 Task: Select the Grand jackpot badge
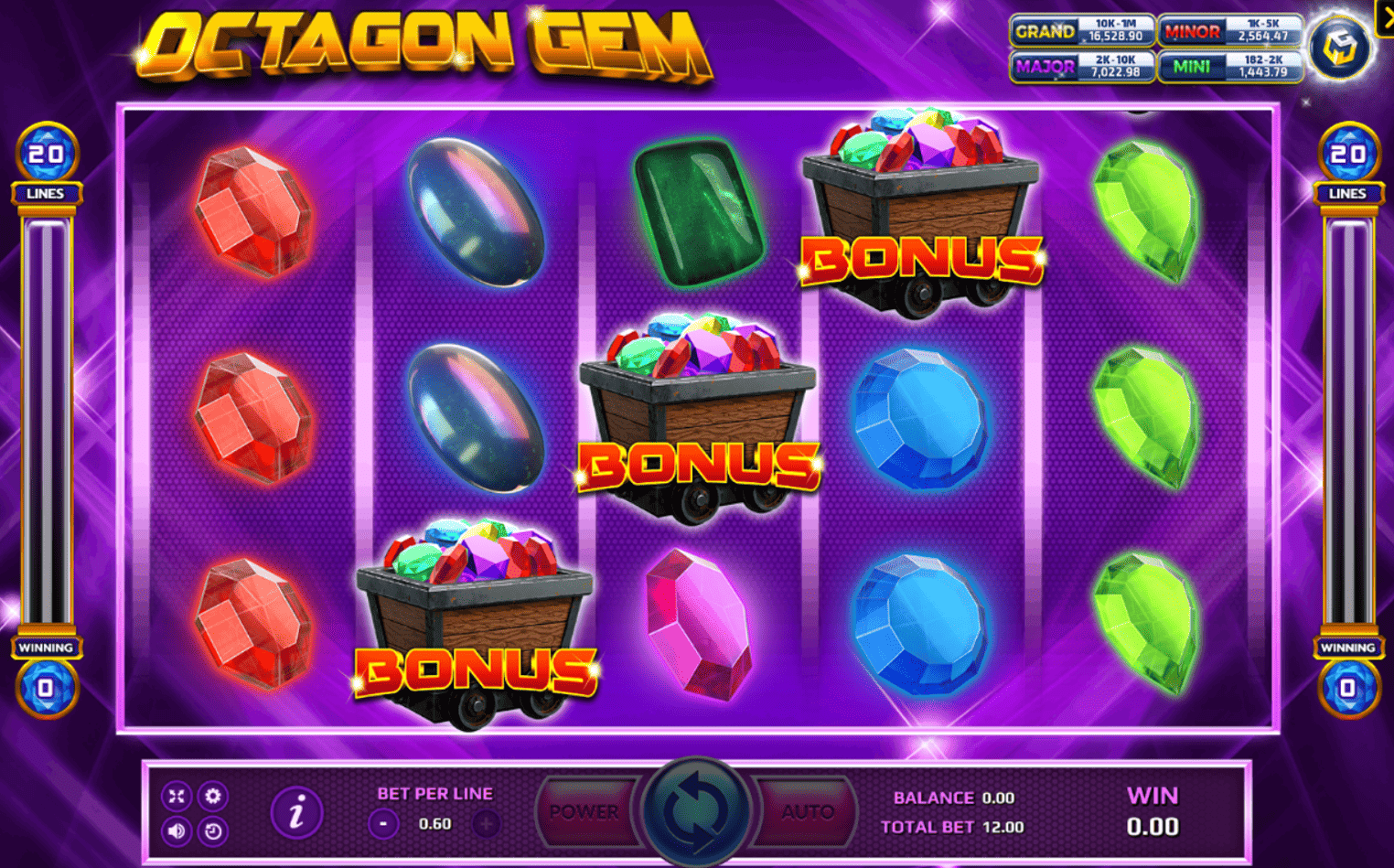tap(1082, 30)
